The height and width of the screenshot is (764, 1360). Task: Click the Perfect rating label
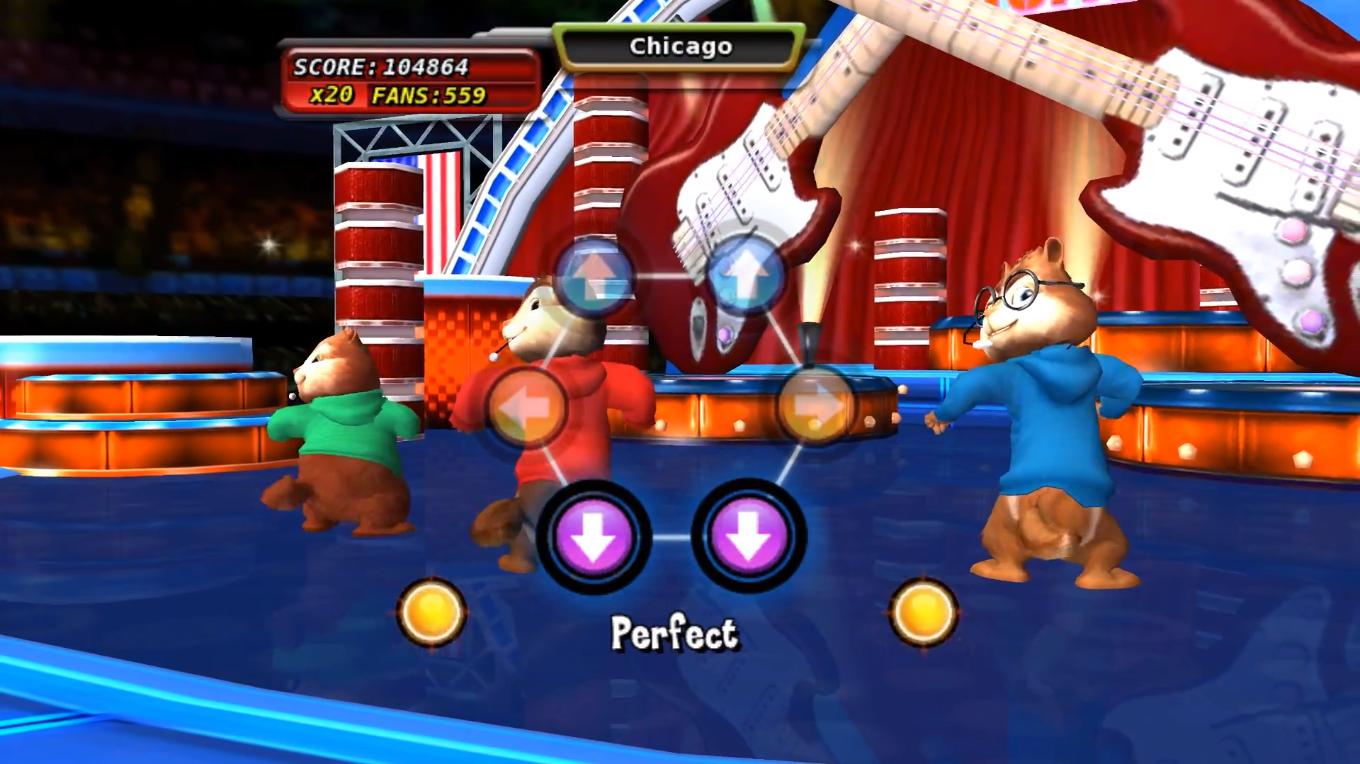[674, 630]
